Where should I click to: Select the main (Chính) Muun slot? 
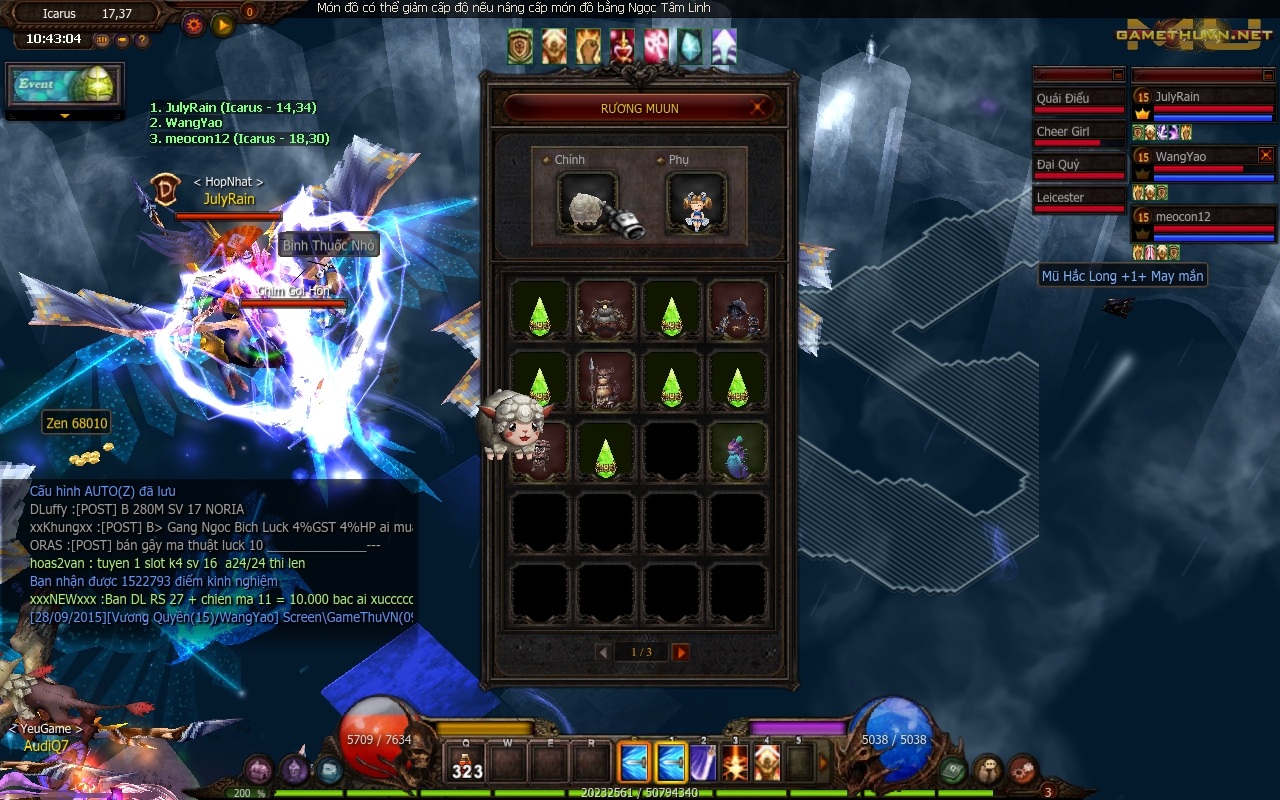tap(588, 204)
